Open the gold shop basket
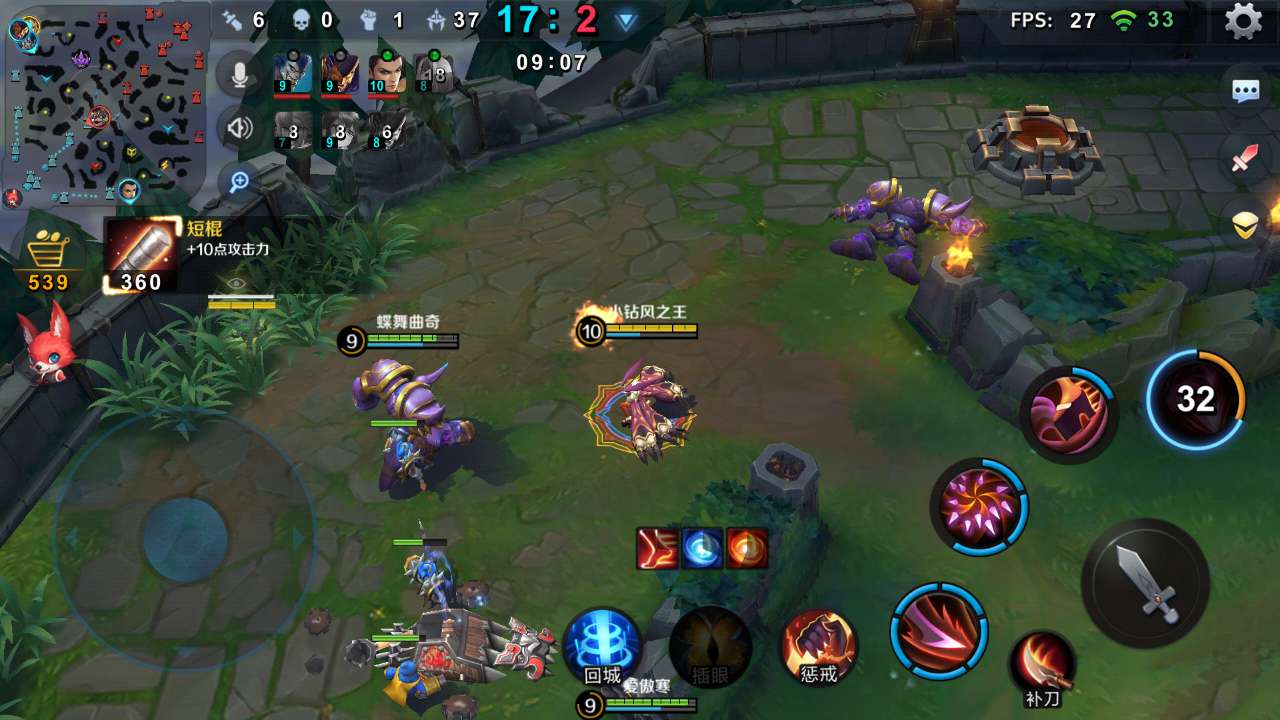Viewport: 1280px width, 720px height. [x=47, y=256]
